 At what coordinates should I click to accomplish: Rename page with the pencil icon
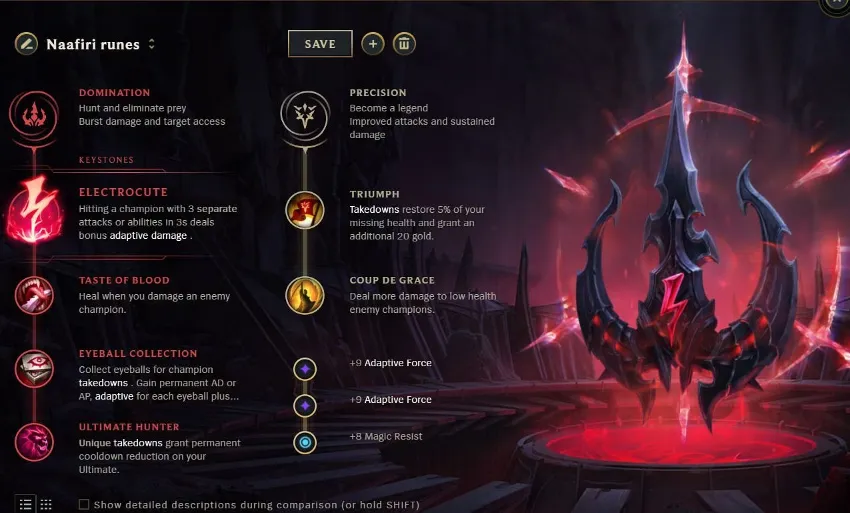(x=26, y=44)
